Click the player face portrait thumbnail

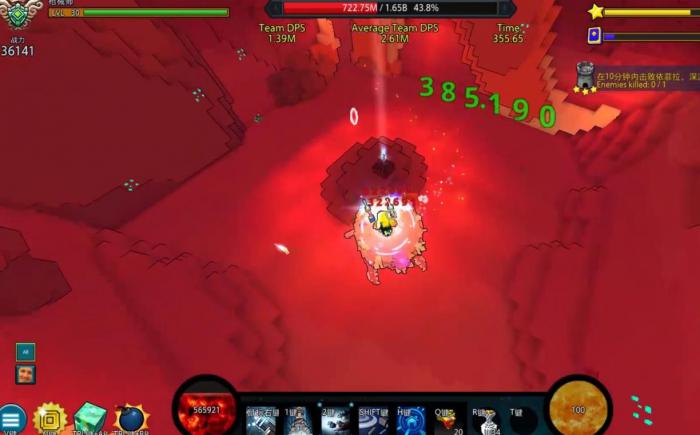(x=26, y=374)
